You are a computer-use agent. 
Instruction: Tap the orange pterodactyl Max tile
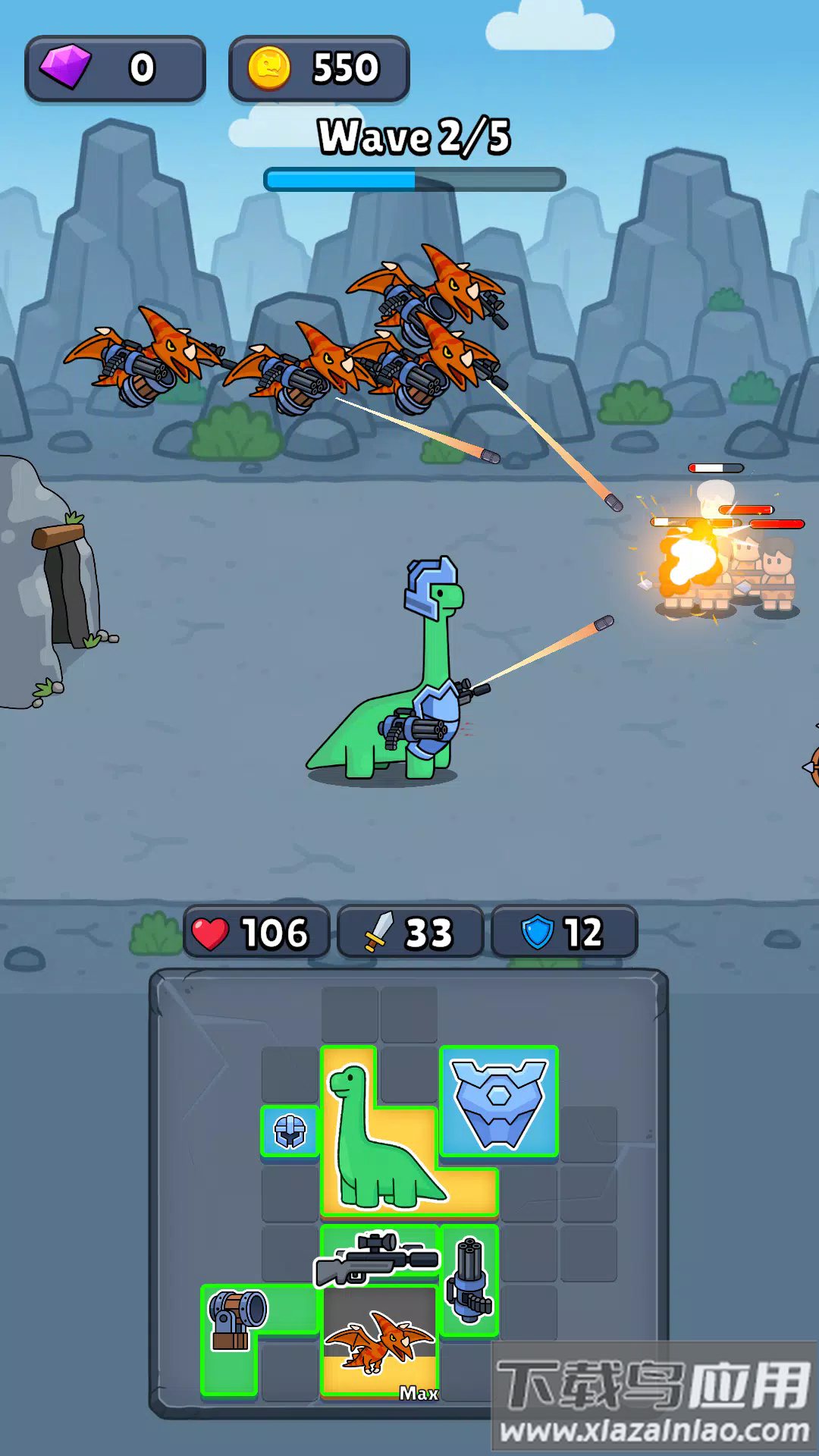(x=378, y=1344)
